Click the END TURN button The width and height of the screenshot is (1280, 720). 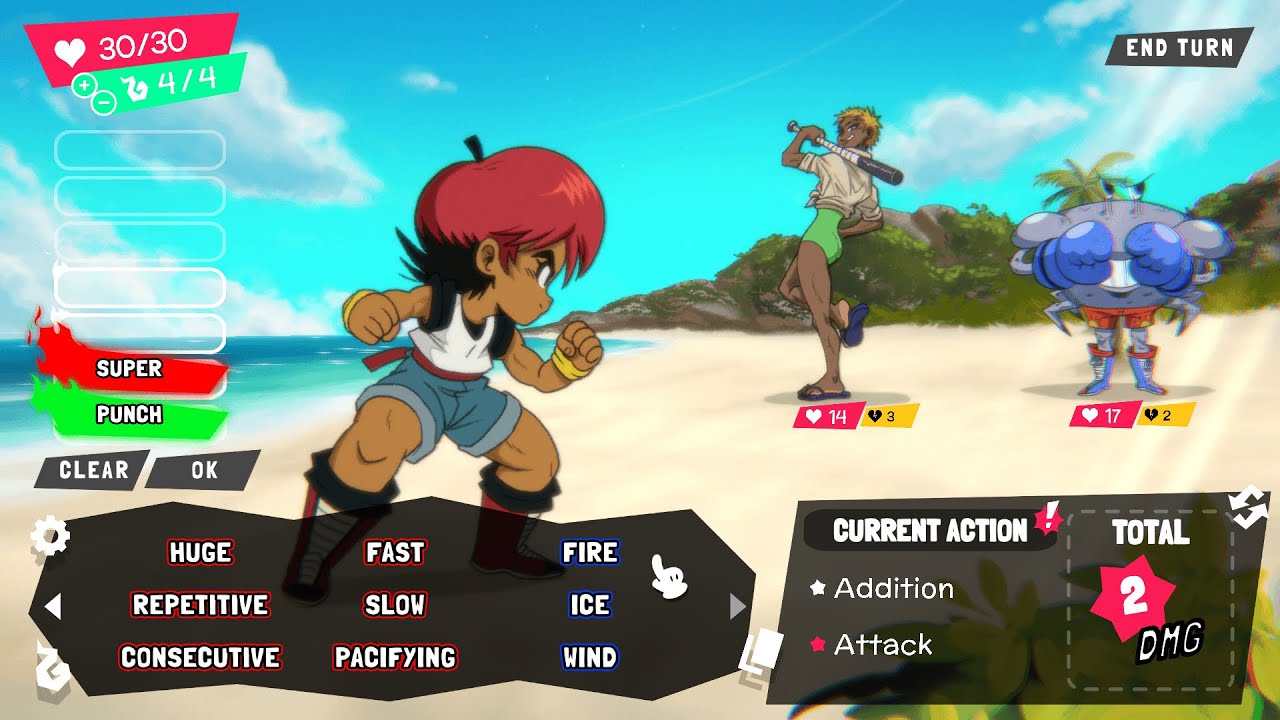[x=1178, y=48]
